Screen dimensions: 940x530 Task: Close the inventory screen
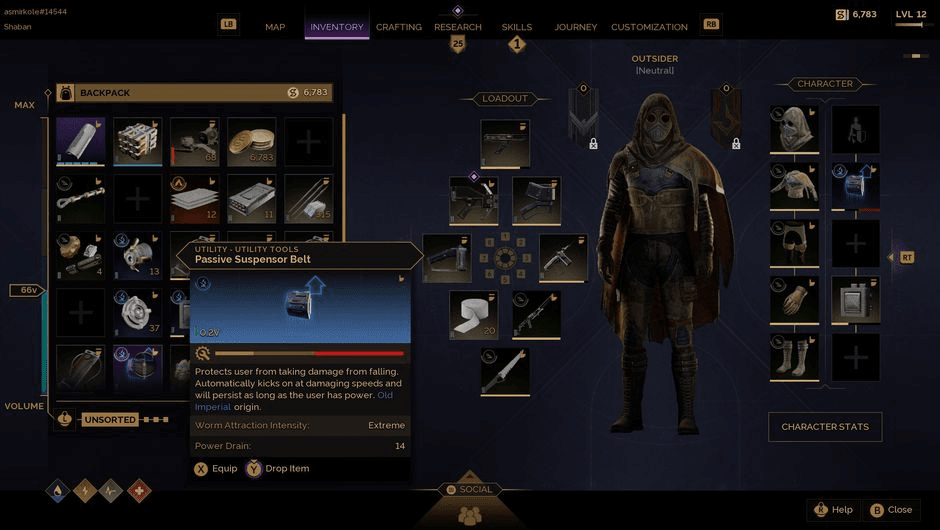click(x=890, y=510)
